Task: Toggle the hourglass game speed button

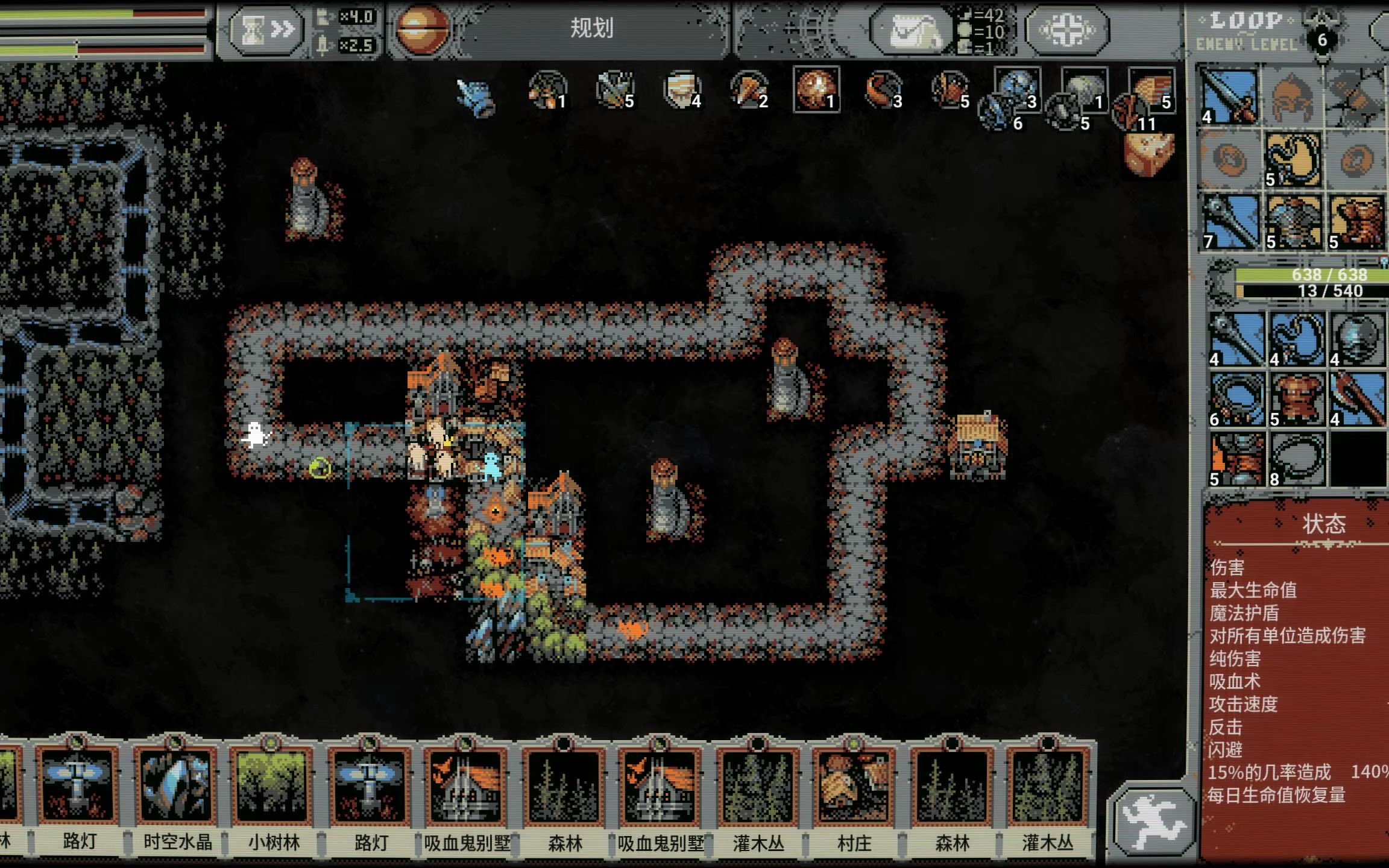Action: [267, 30]
